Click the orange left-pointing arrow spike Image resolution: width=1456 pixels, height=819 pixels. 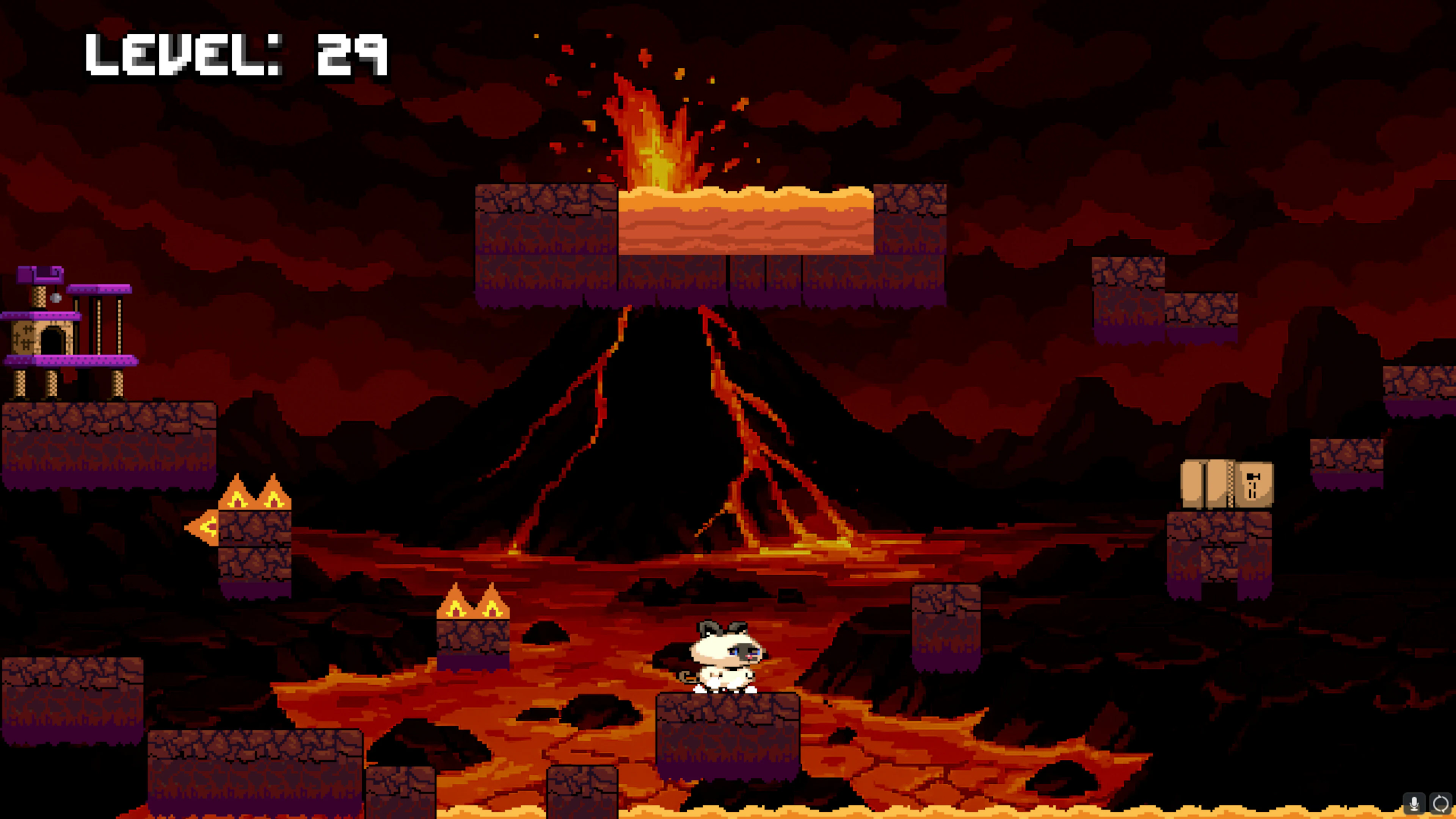pos(202,527)
